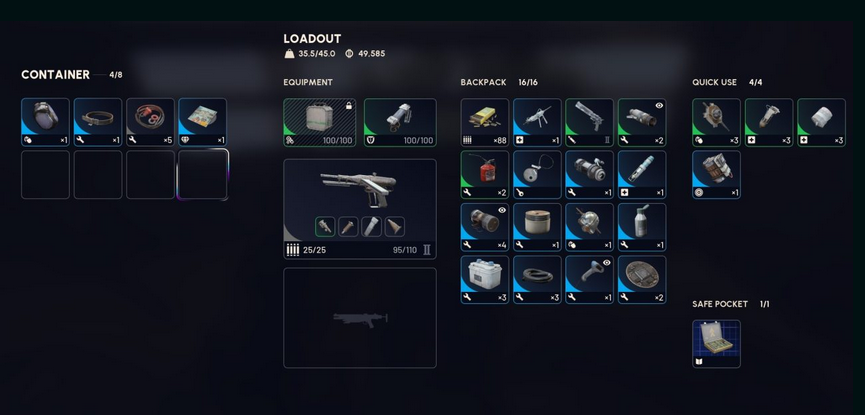Select the round circuit disc item
The image size is (865, 415).
pyautogui.click(x=642, y=279)
